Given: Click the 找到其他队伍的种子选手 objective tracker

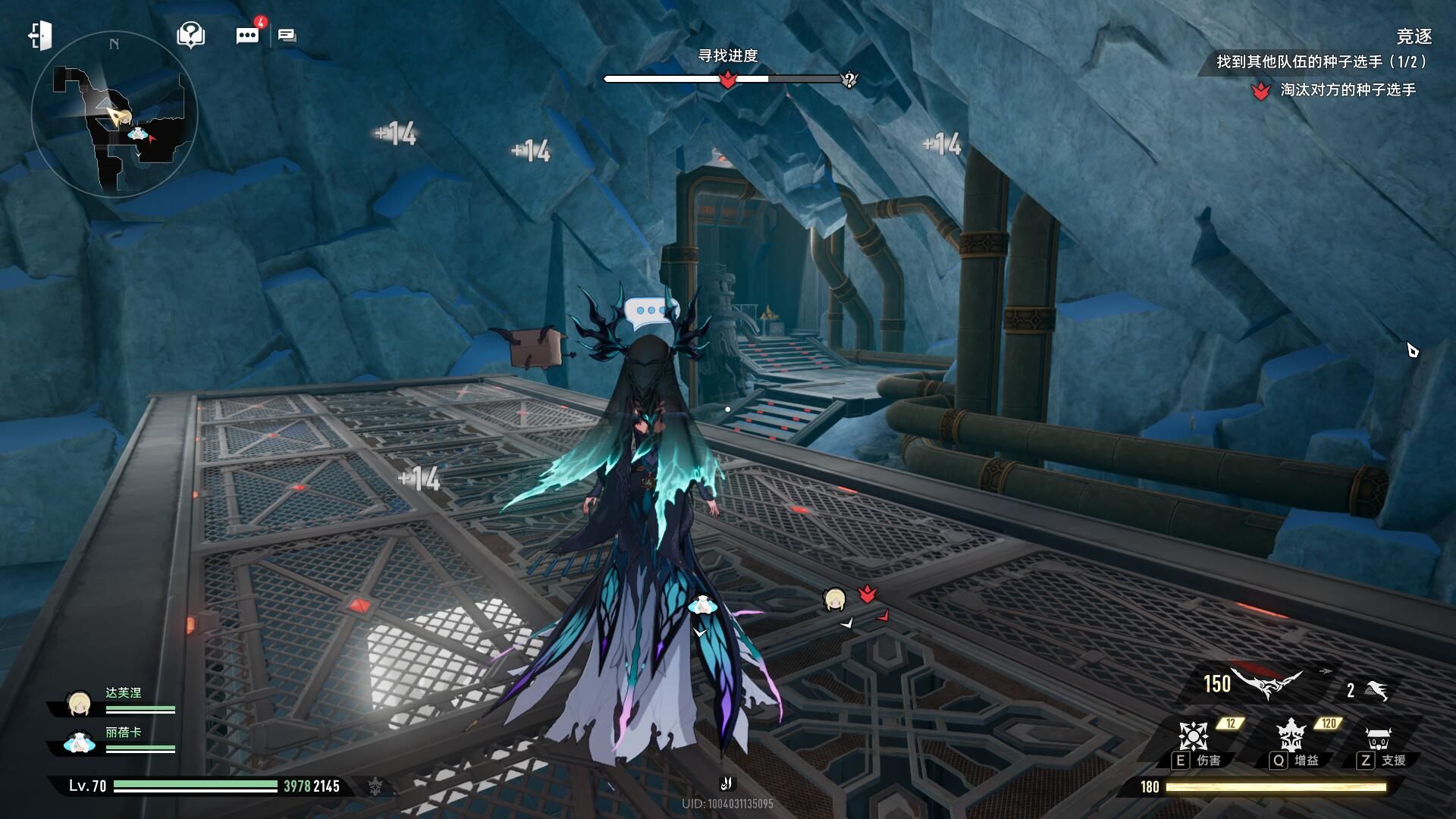Looking at the screenshot, I should (x=1321, y=62).
